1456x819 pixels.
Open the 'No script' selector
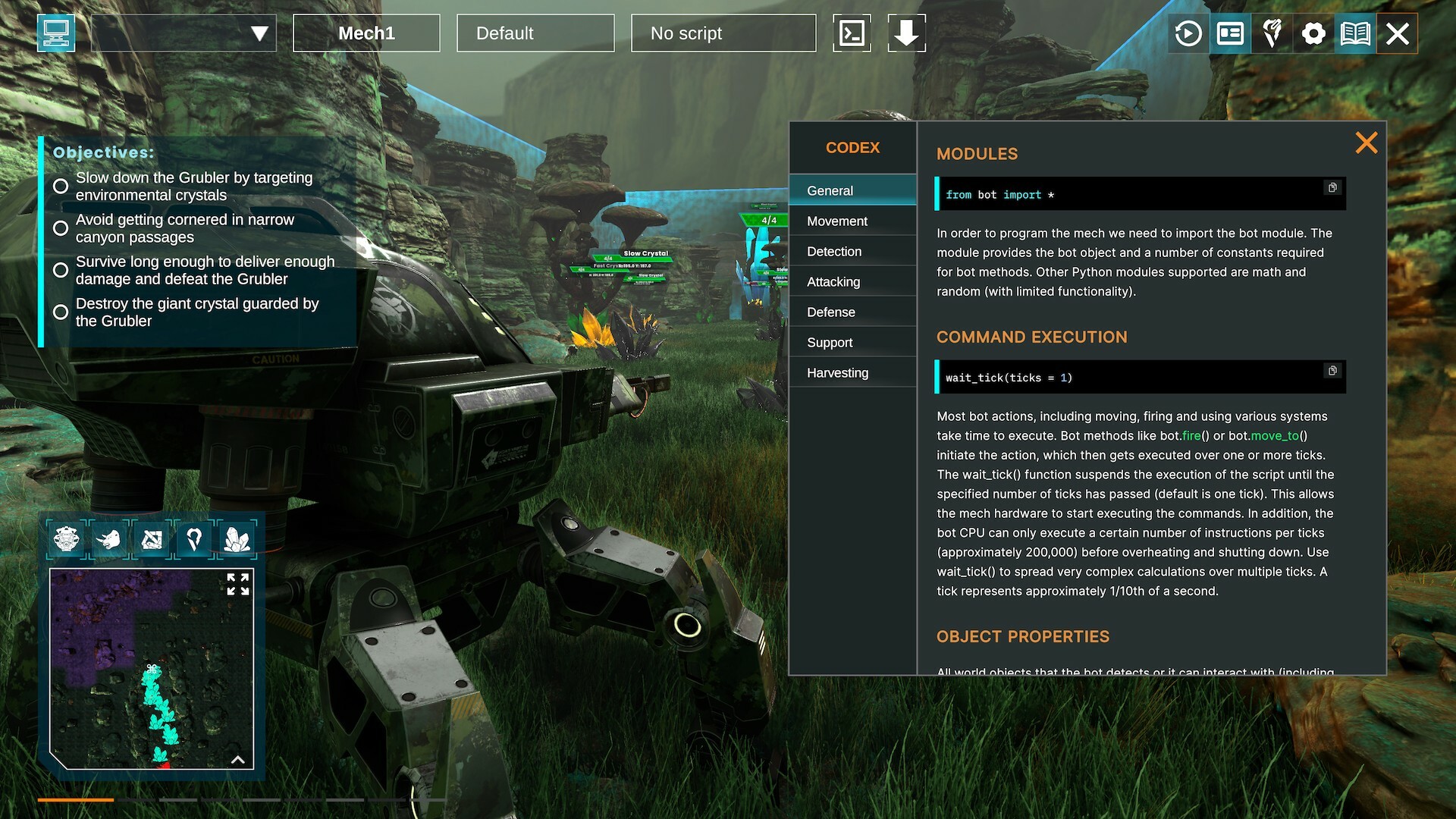723,33
